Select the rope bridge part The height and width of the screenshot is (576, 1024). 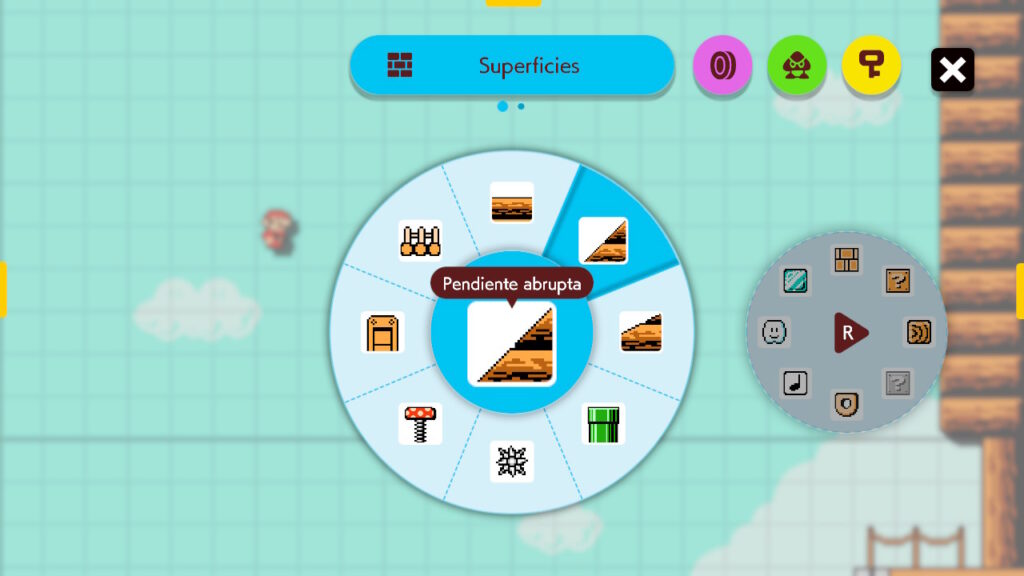420,240
